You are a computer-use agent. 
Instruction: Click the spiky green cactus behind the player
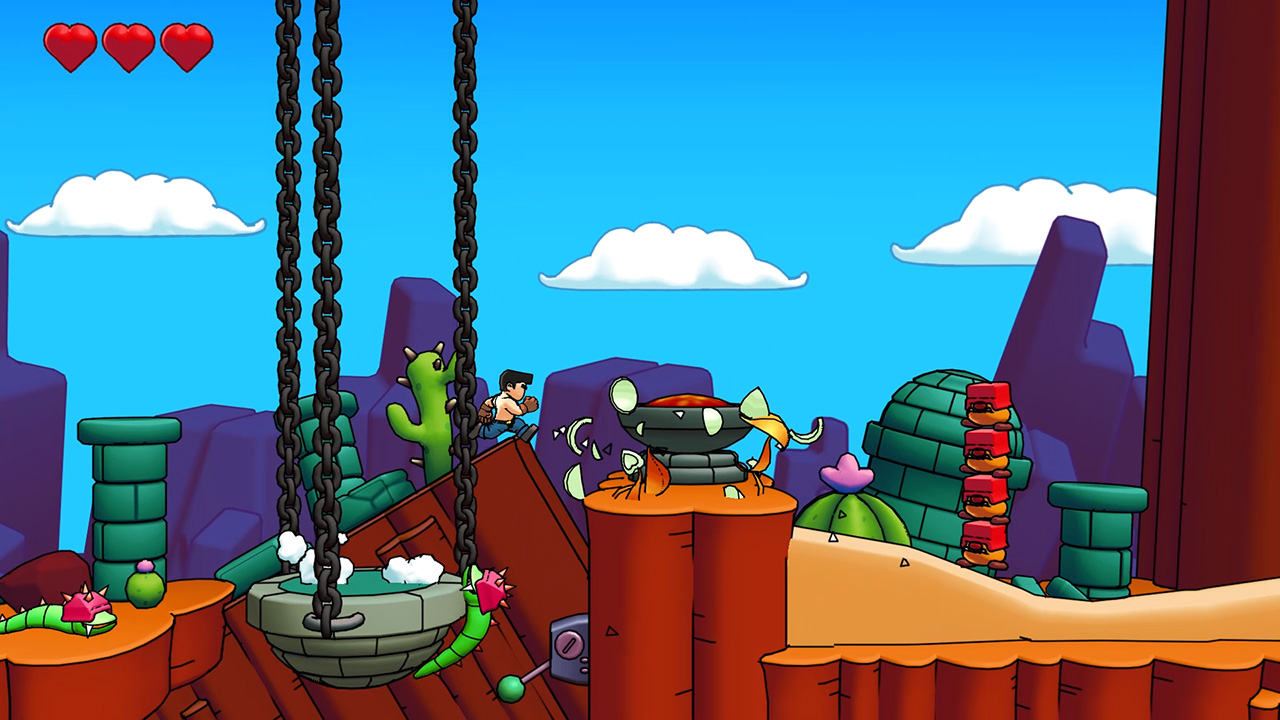[423, 400]
